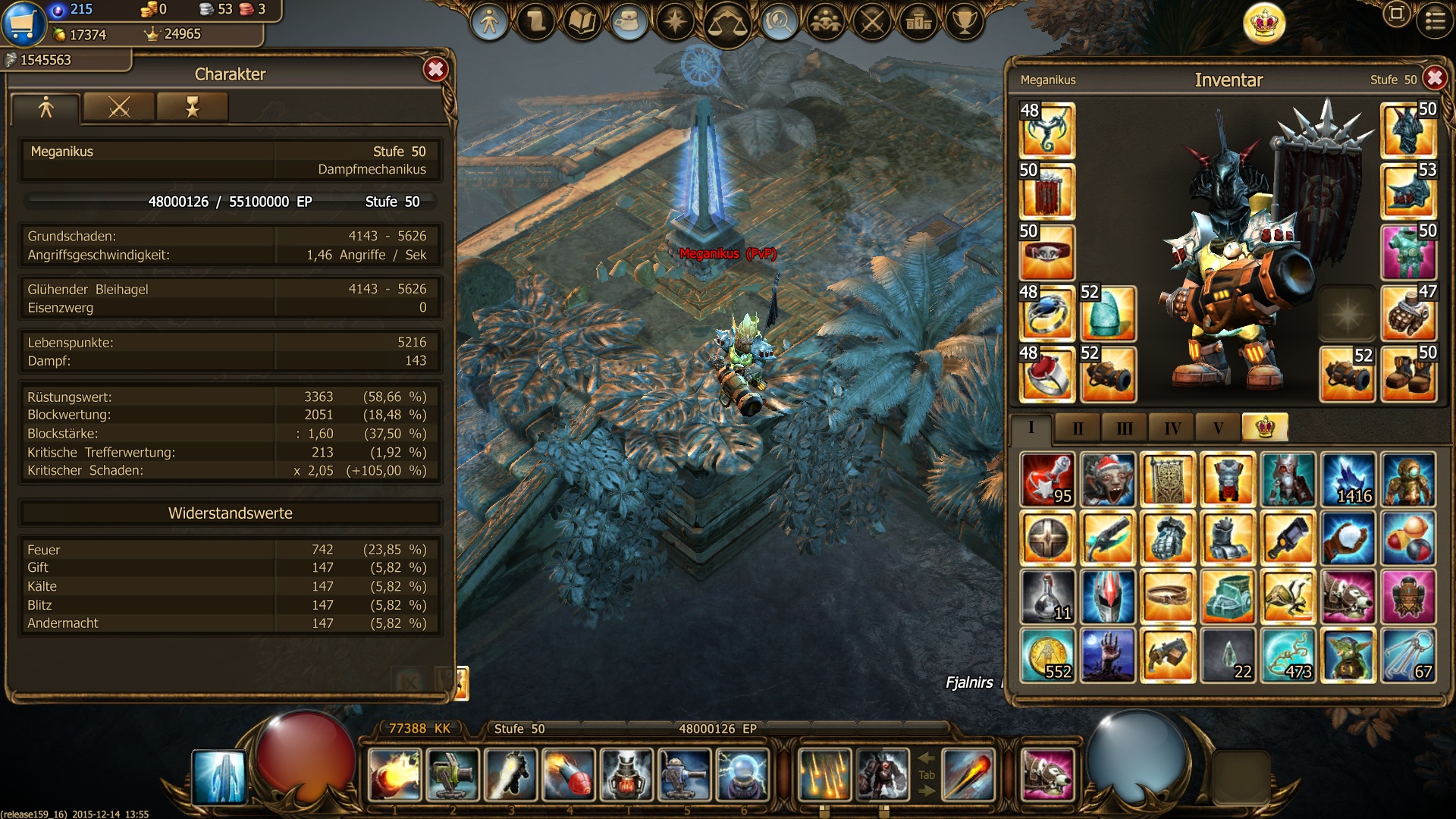
Task: Select the blue crystal stack of 1416
Action: click(x=1348, y=479)
